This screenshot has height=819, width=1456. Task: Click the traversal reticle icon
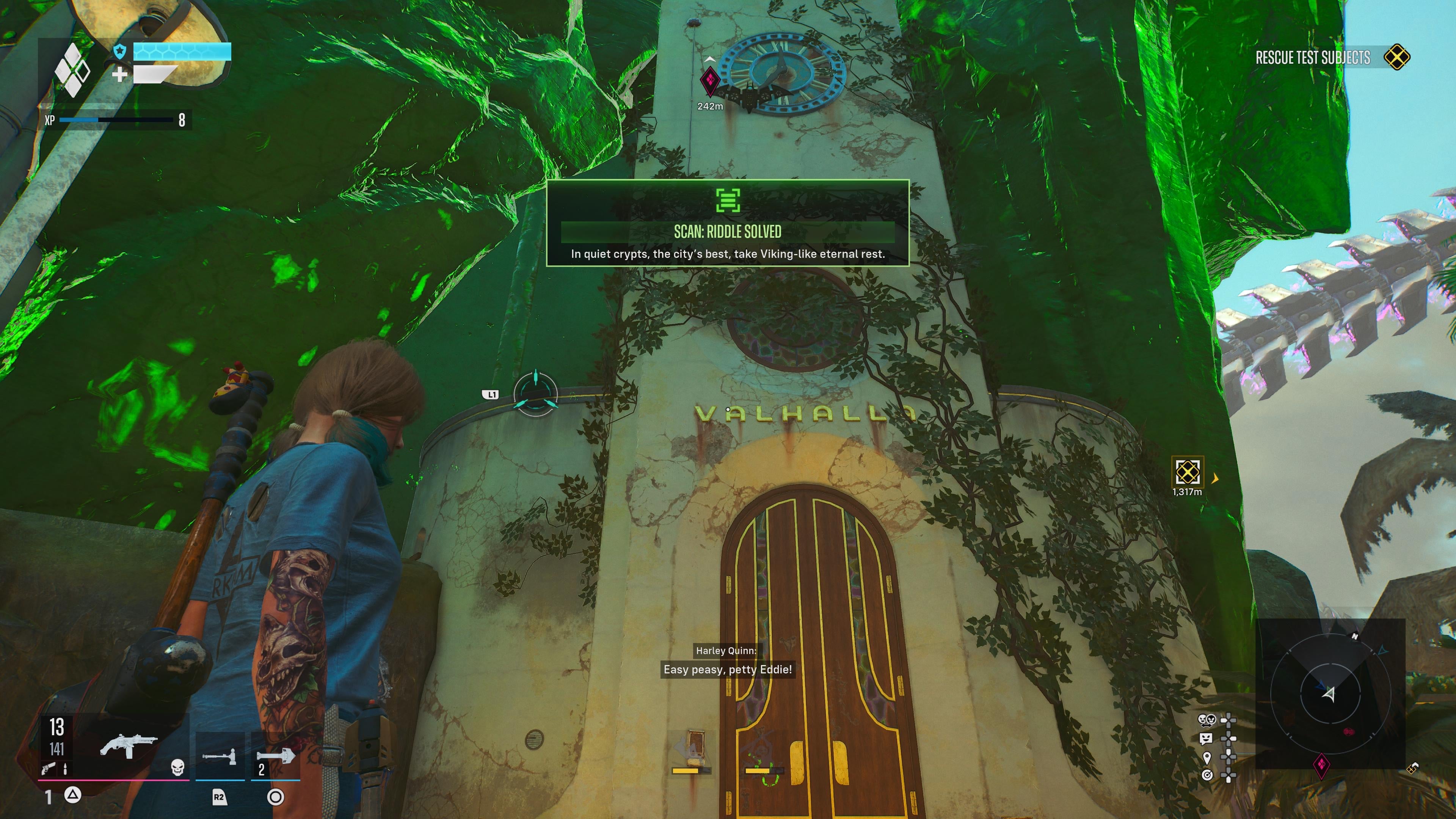tap(535, 394)
